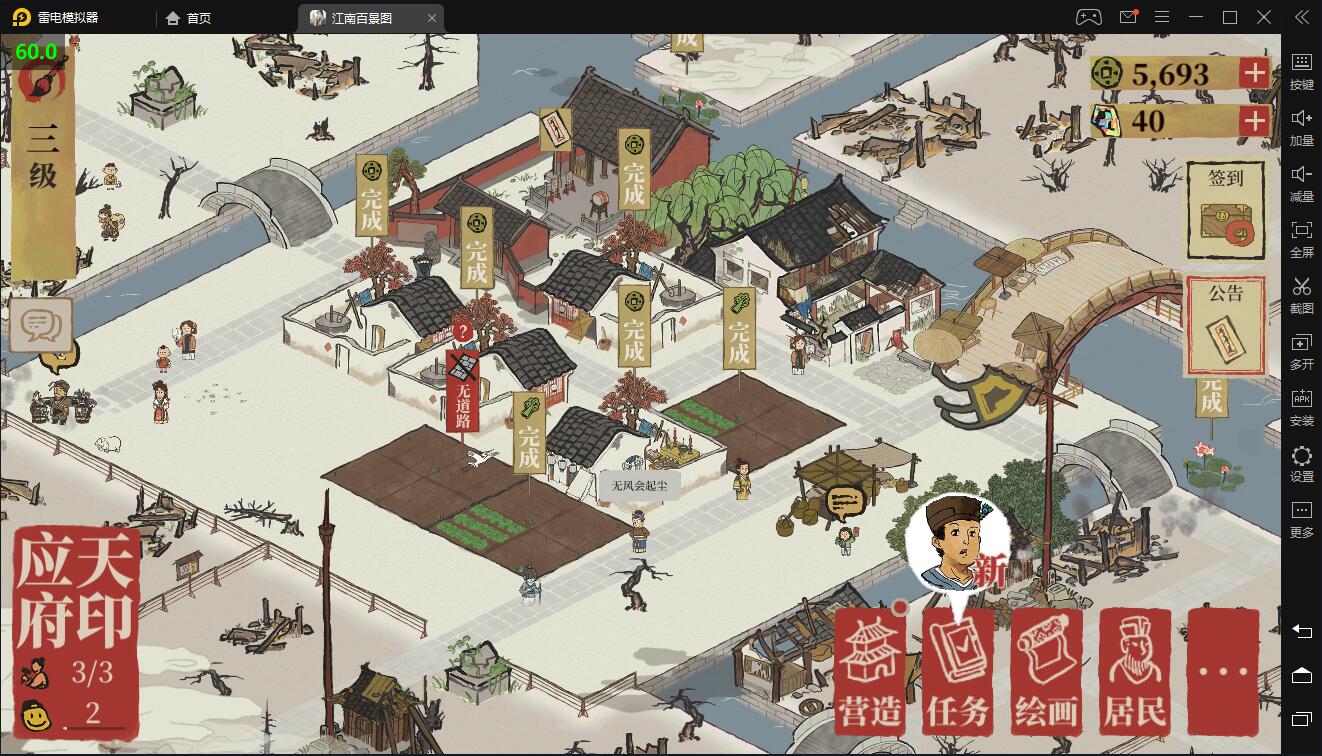1322x756 pixels.
Task: Open the chat speech bubble
Action: click(x=41, y=324)
